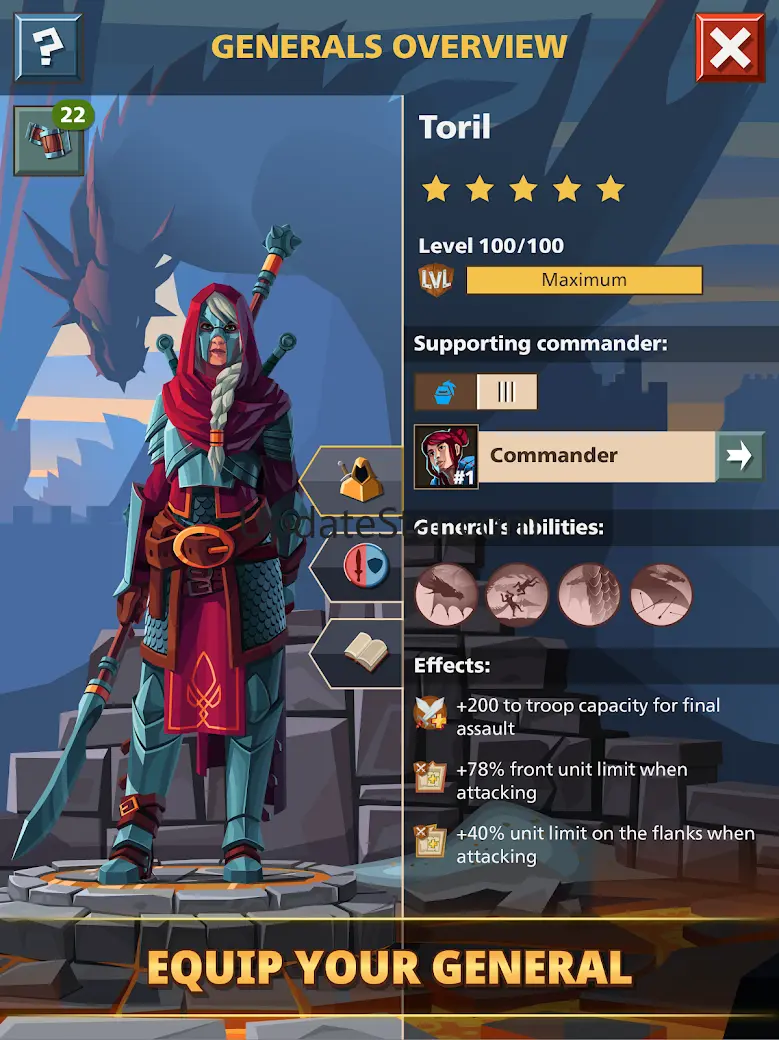This screenshot has width=779, height=1040.
Task: Open the open book tab
Action: coord(359,653)
